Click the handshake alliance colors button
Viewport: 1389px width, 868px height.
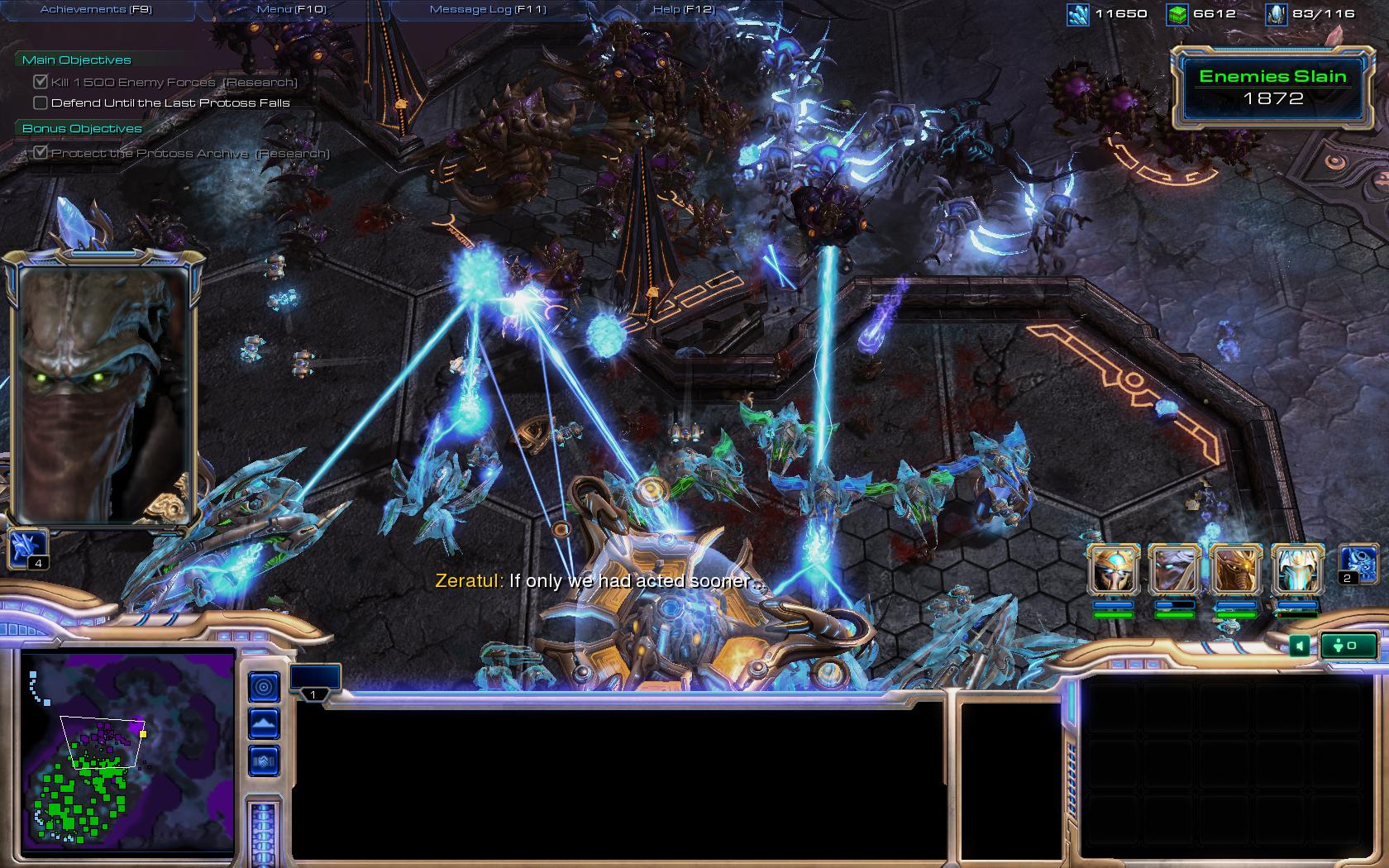(265, 761)
